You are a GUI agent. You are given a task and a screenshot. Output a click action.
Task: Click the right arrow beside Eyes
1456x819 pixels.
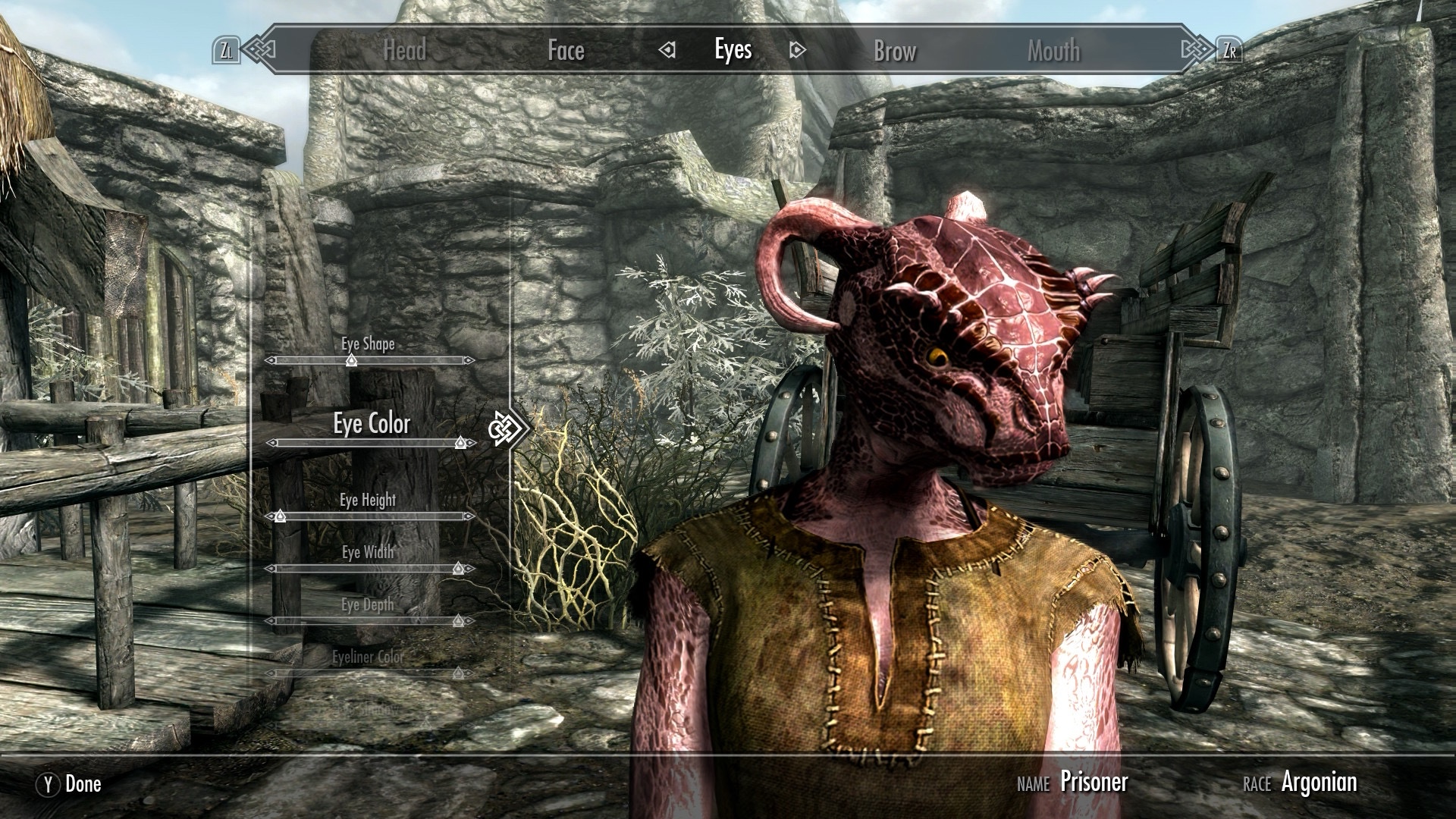[797, 50]
